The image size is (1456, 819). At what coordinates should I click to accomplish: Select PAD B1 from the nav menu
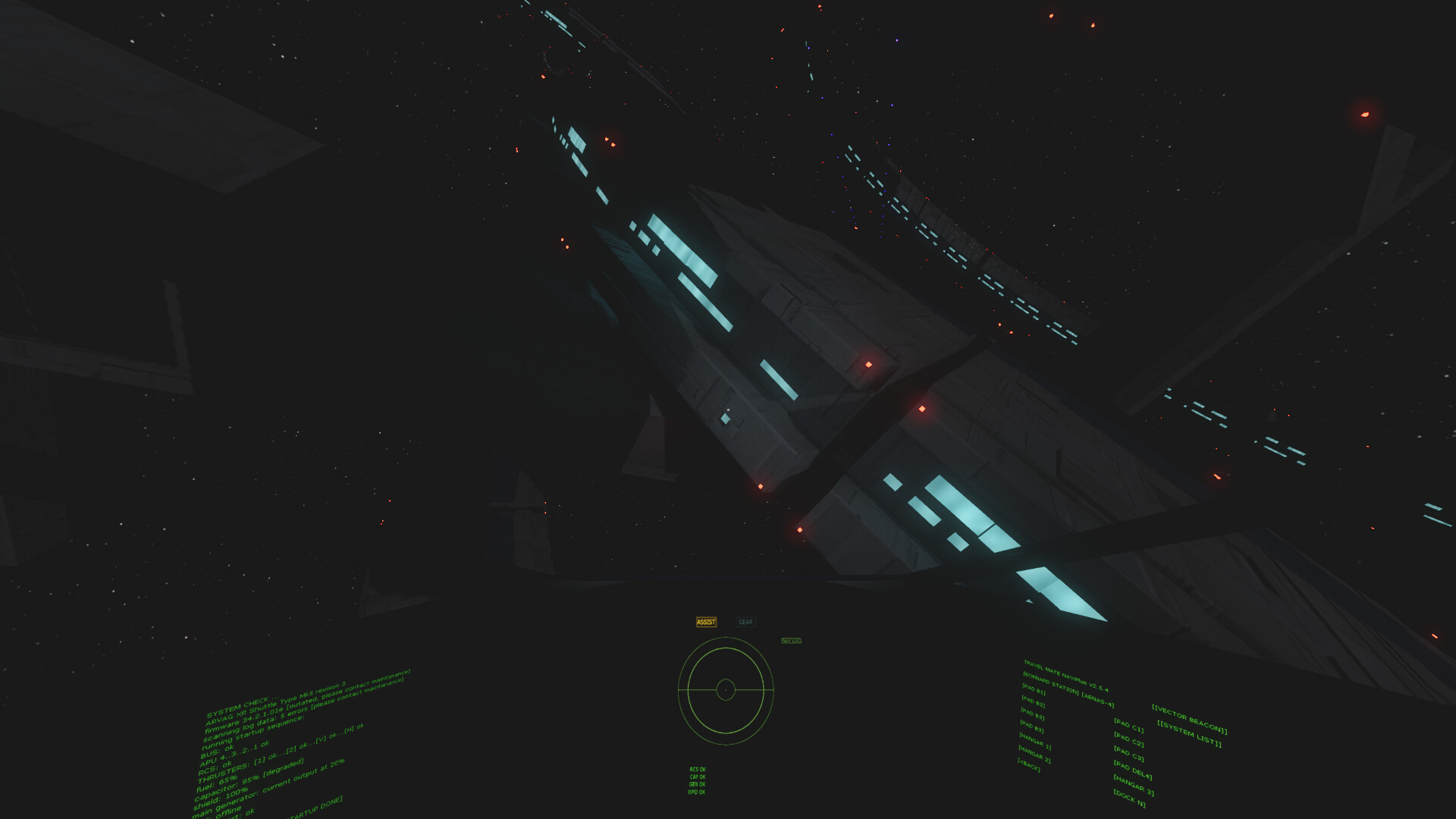pos(1034,689)
